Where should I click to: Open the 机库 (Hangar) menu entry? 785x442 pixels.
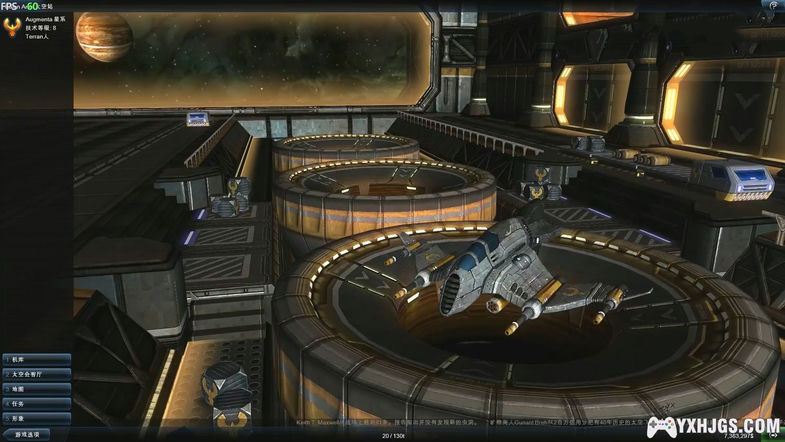point(36,359)
